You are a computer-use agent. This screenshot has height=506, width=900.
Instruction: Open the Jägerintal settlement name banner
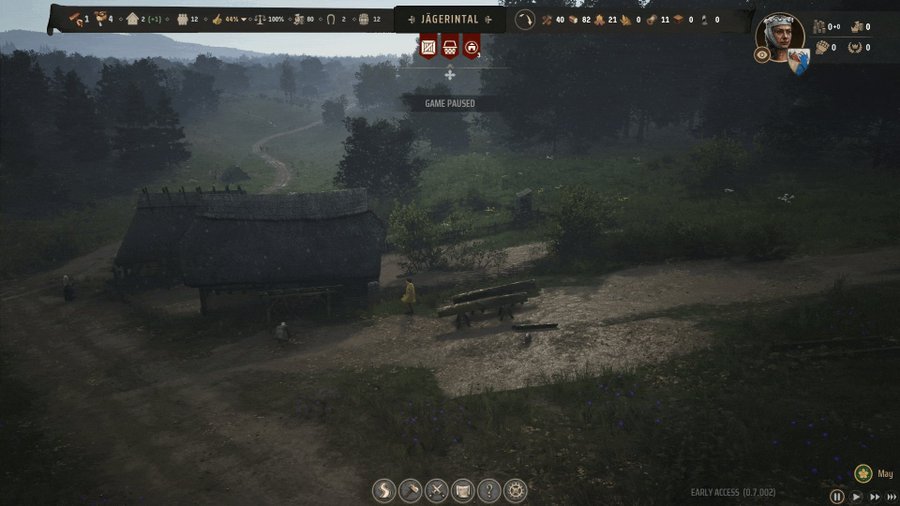[x=449, y=19]
